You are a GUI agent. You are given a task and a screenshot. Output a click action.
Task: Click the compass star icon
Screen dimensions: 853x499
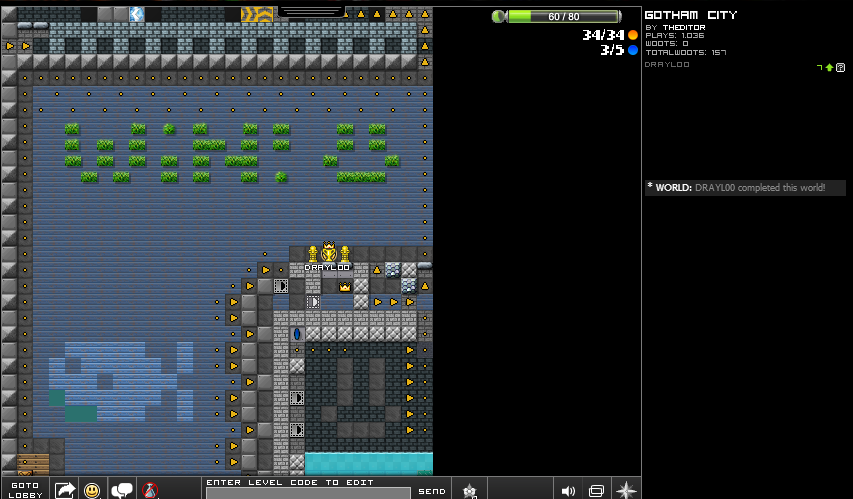[626, 490]
